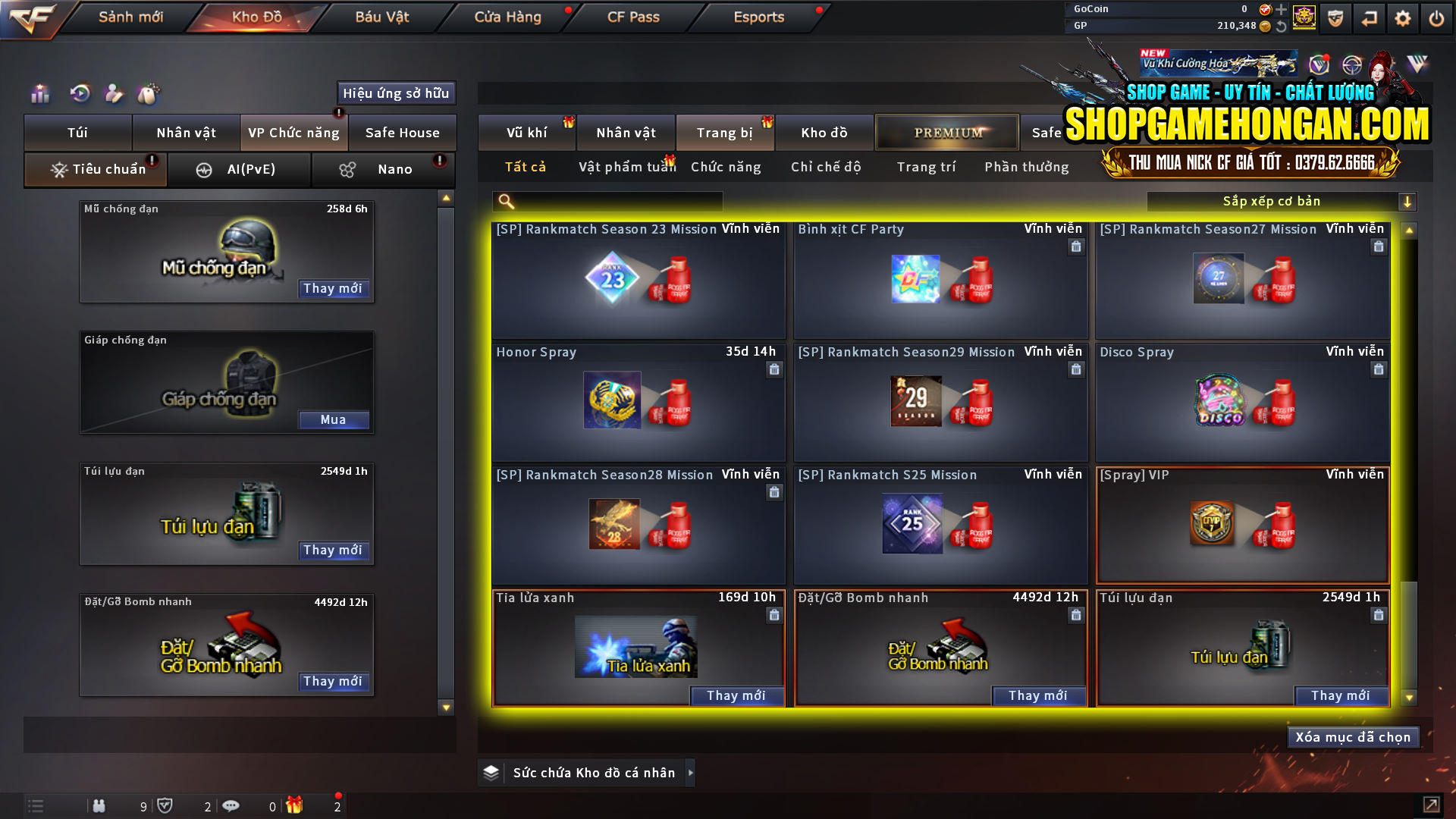1456x819 pixels.
Task: Delete the Honor Spray via its trash icon
Action: point(774,369)
